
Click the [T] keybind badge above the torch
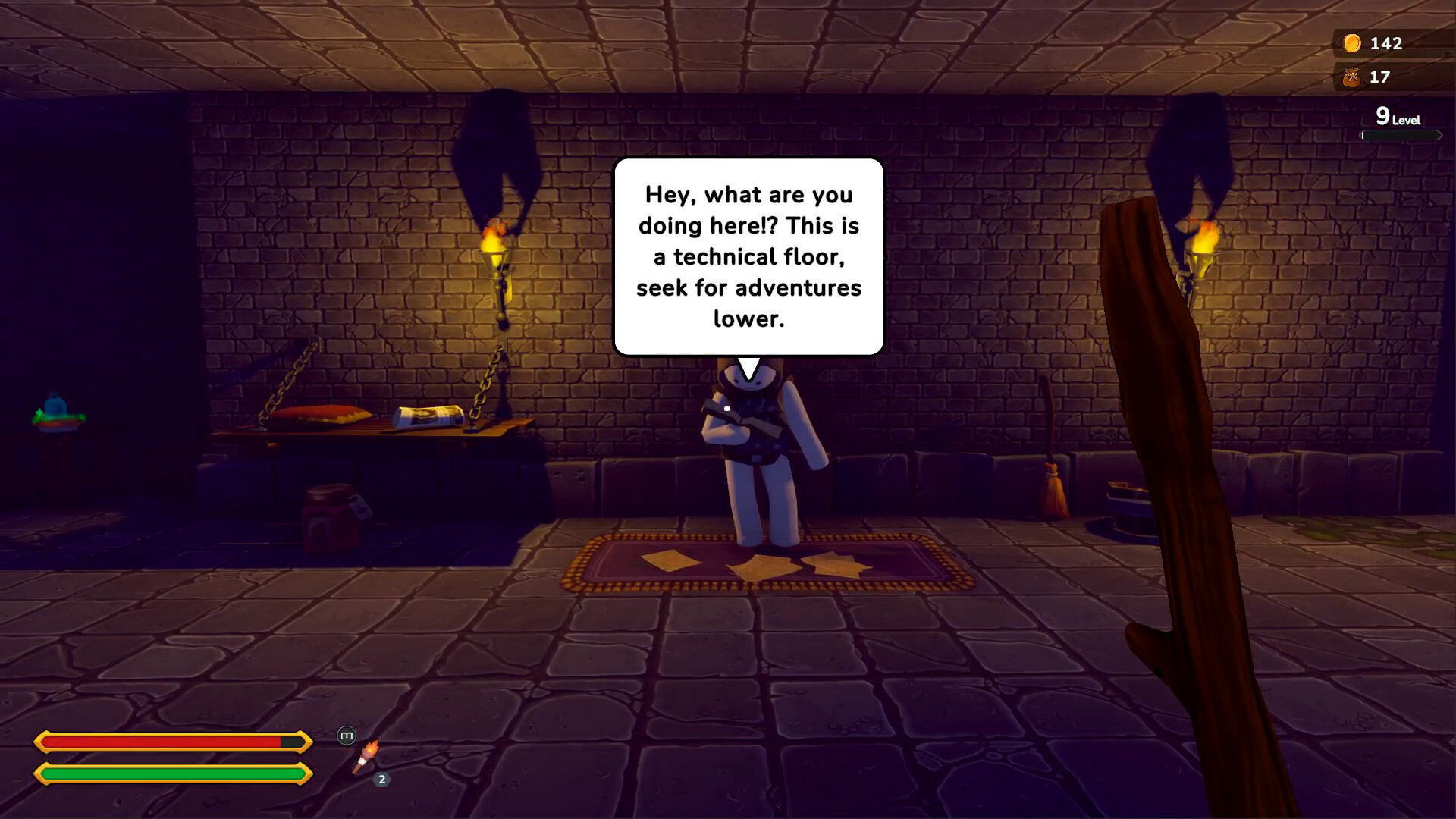pyautogui.click(x=347, y=734)
